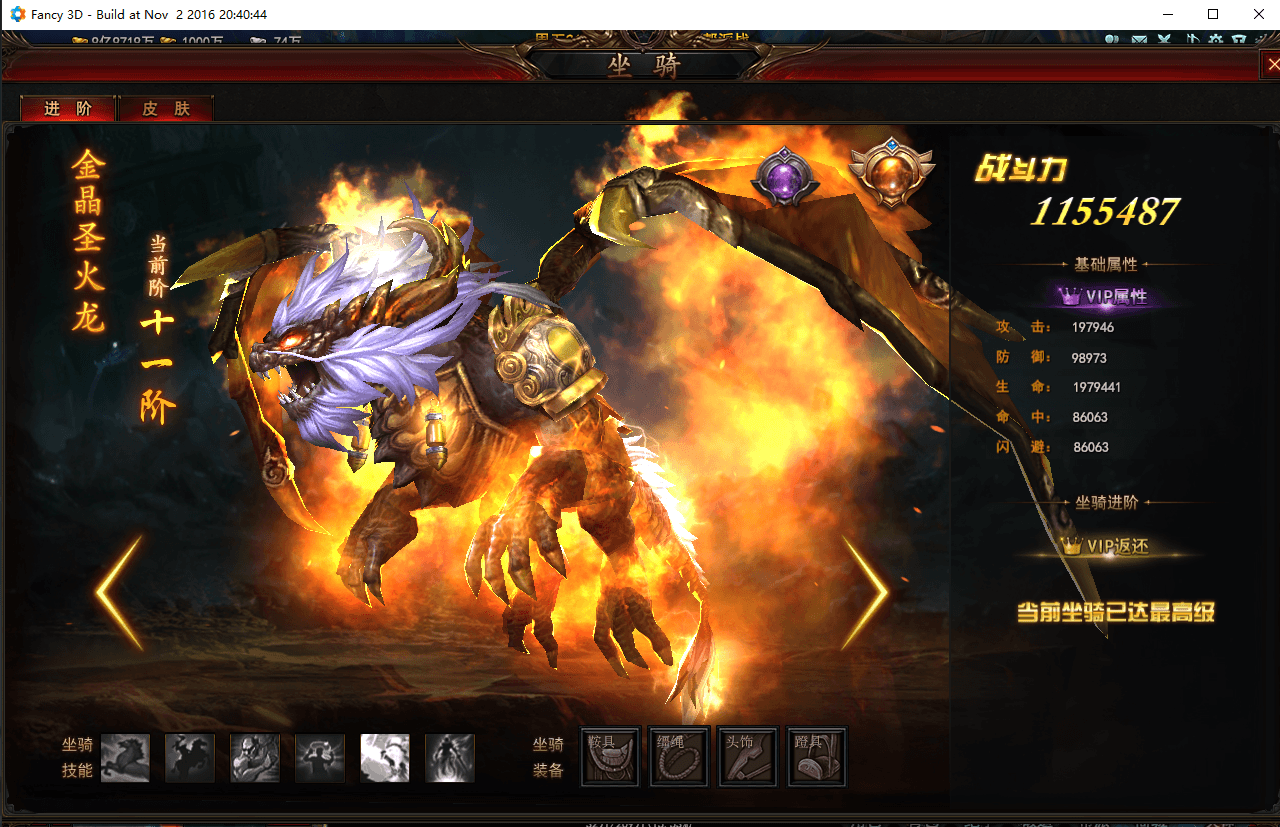Pick the flaming silhouette mount skill

(450, 757)
